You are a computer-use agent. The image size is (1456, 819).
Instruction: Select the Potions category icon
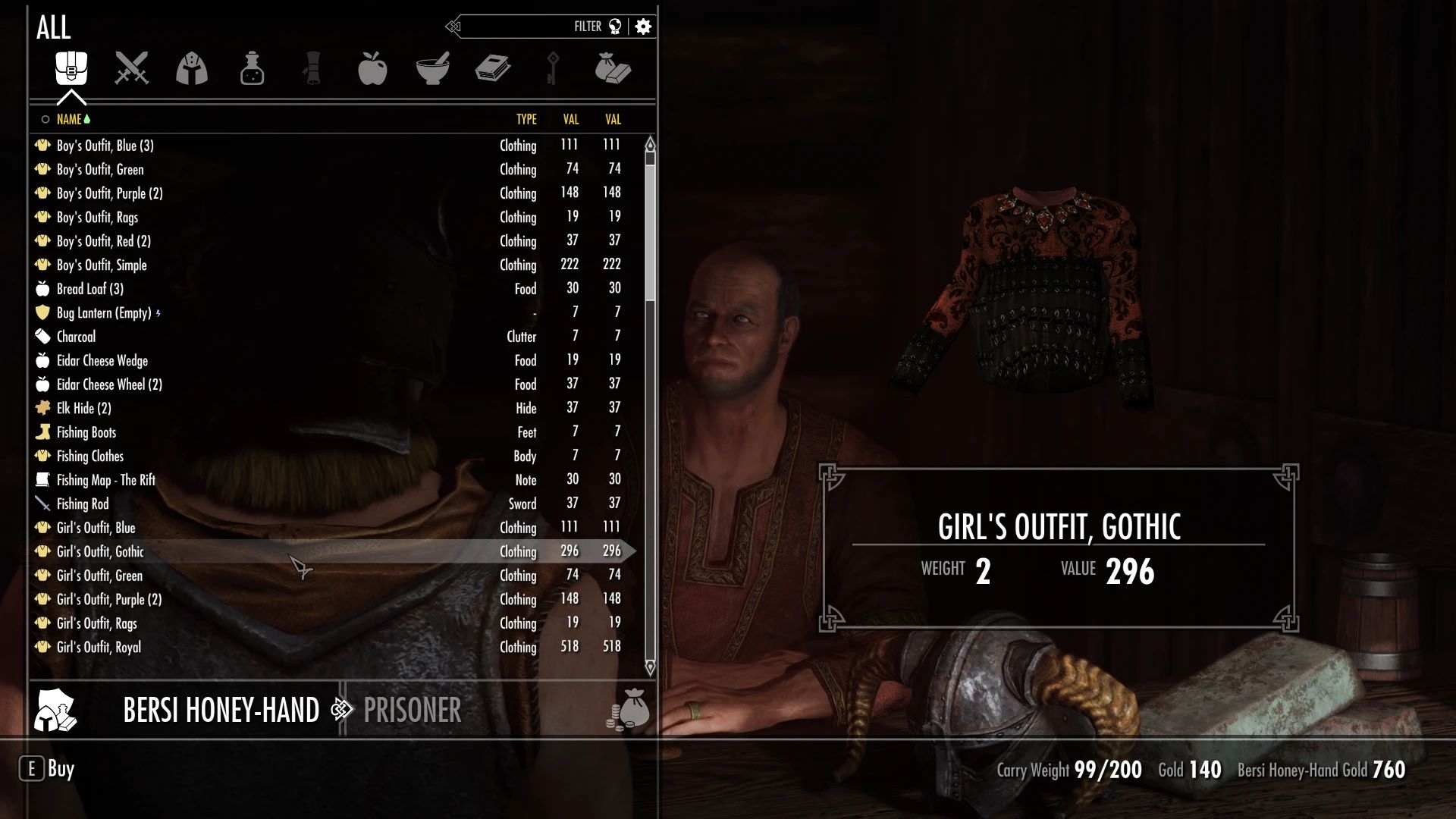tap(253, 68)
